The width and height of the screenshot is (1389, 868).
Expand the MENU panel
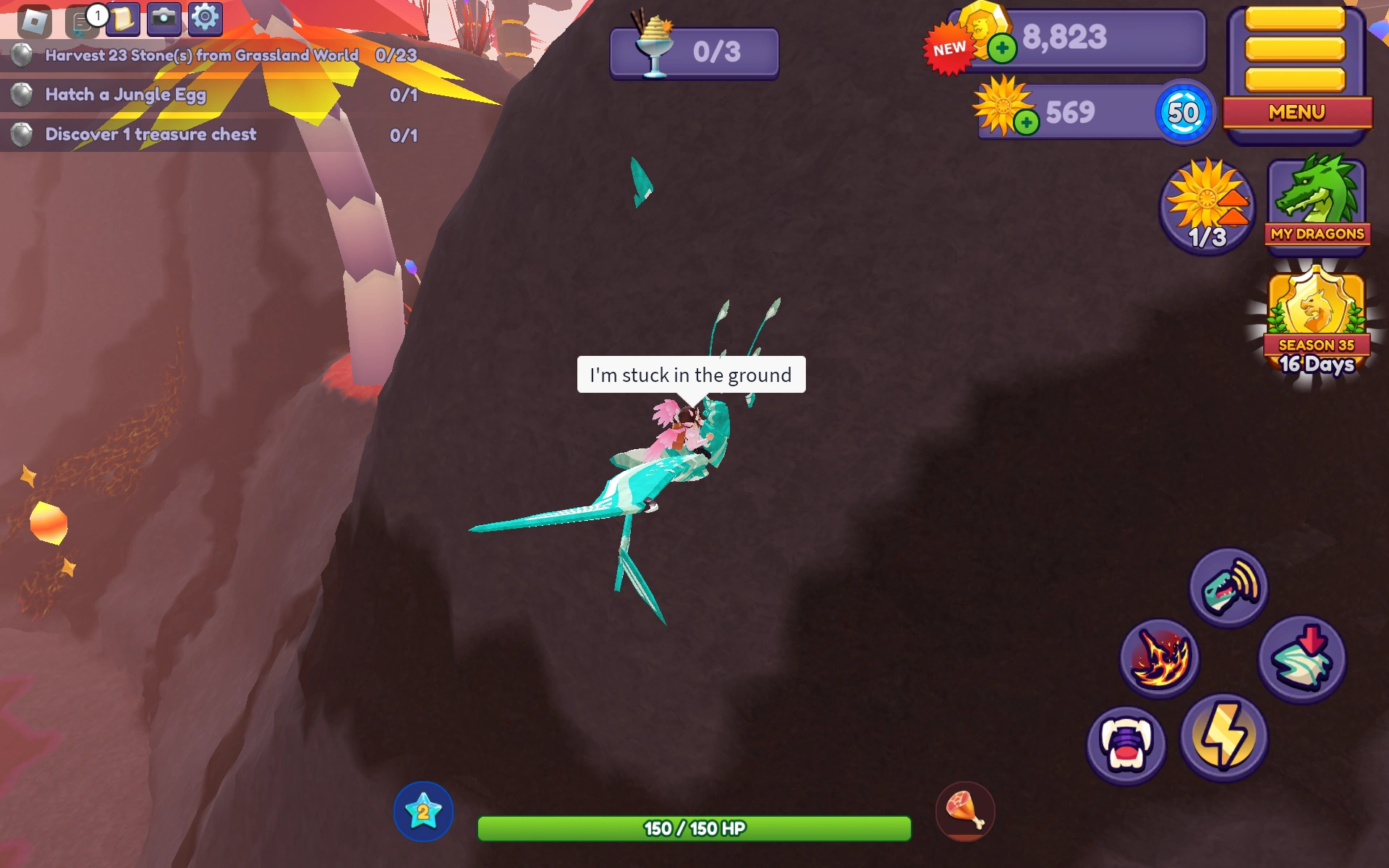(1296, 112)
